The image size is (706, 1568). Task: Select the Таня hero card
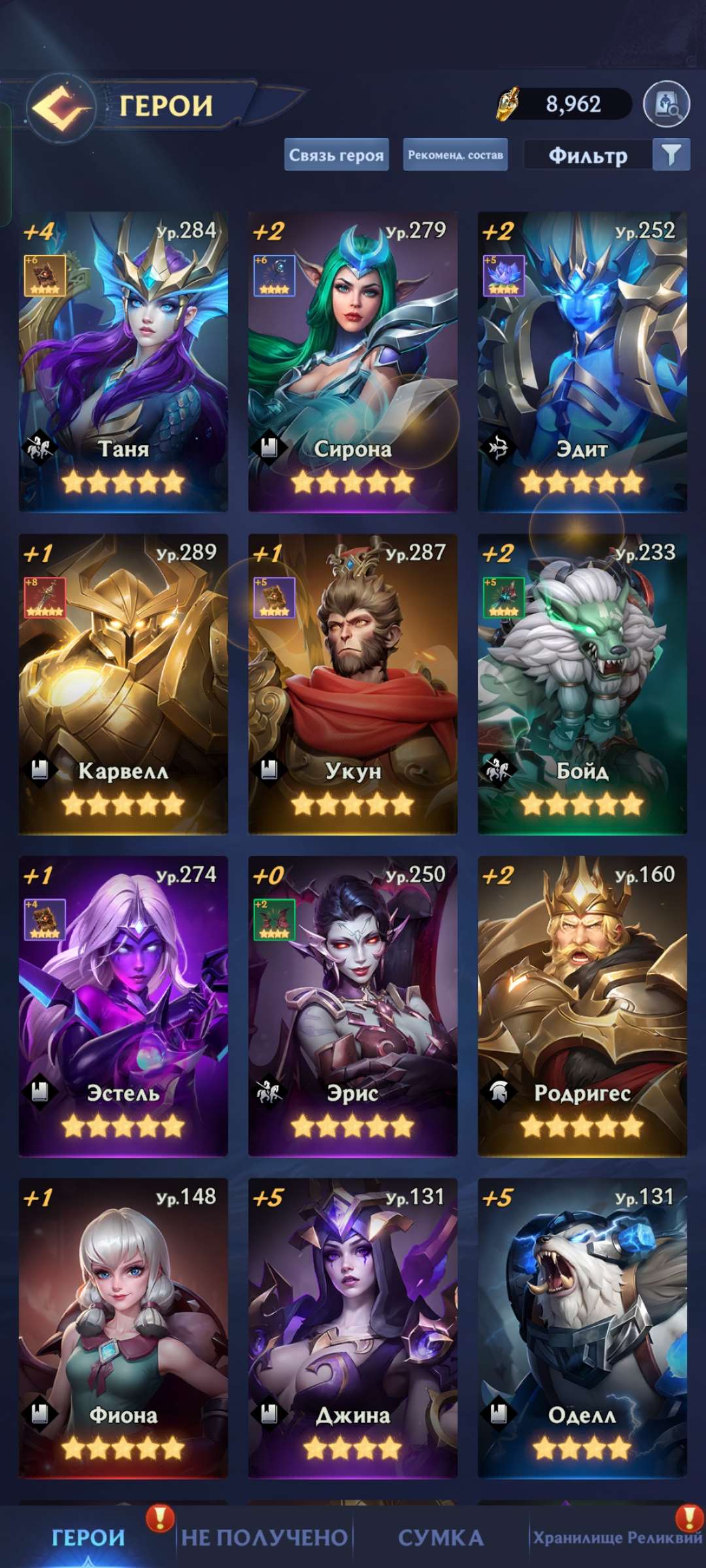click(x=124, y=361)
